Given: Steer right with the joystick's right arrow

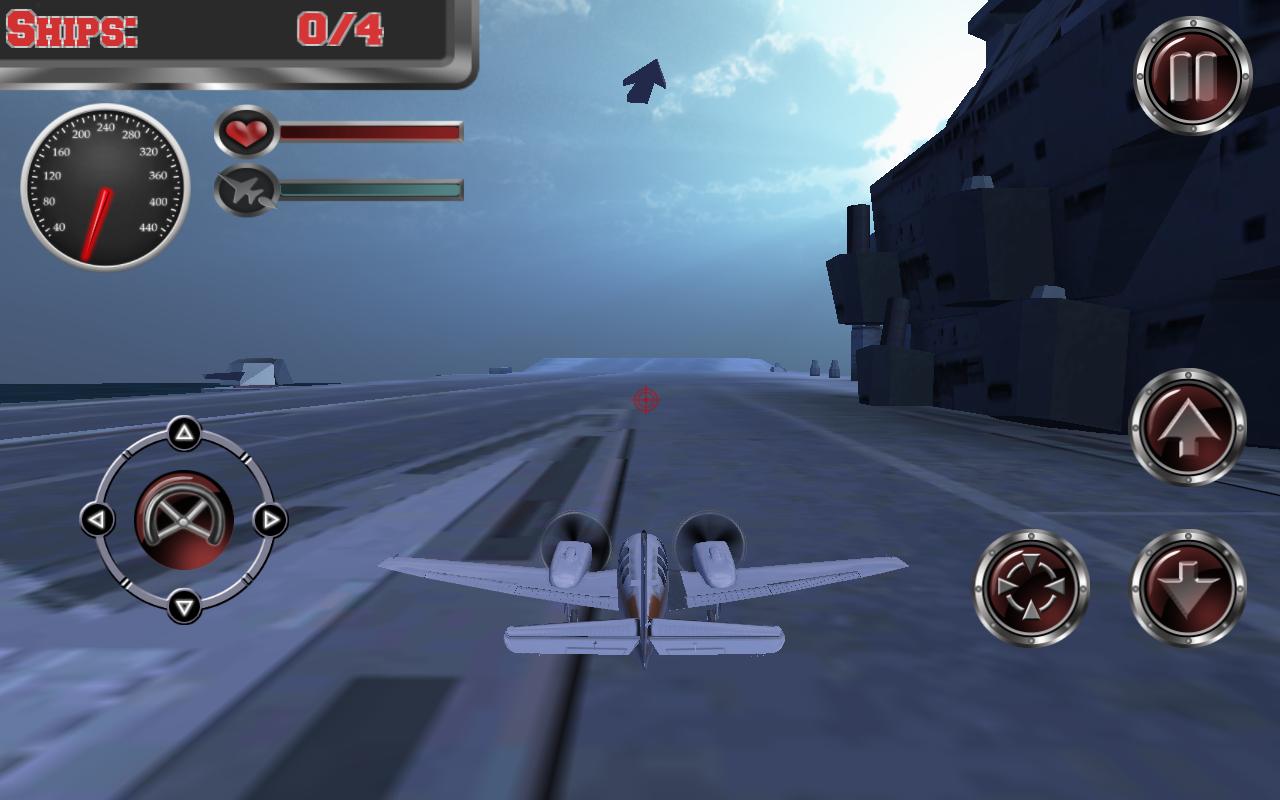Looking at the screenshot, I should tap(269, 519).
